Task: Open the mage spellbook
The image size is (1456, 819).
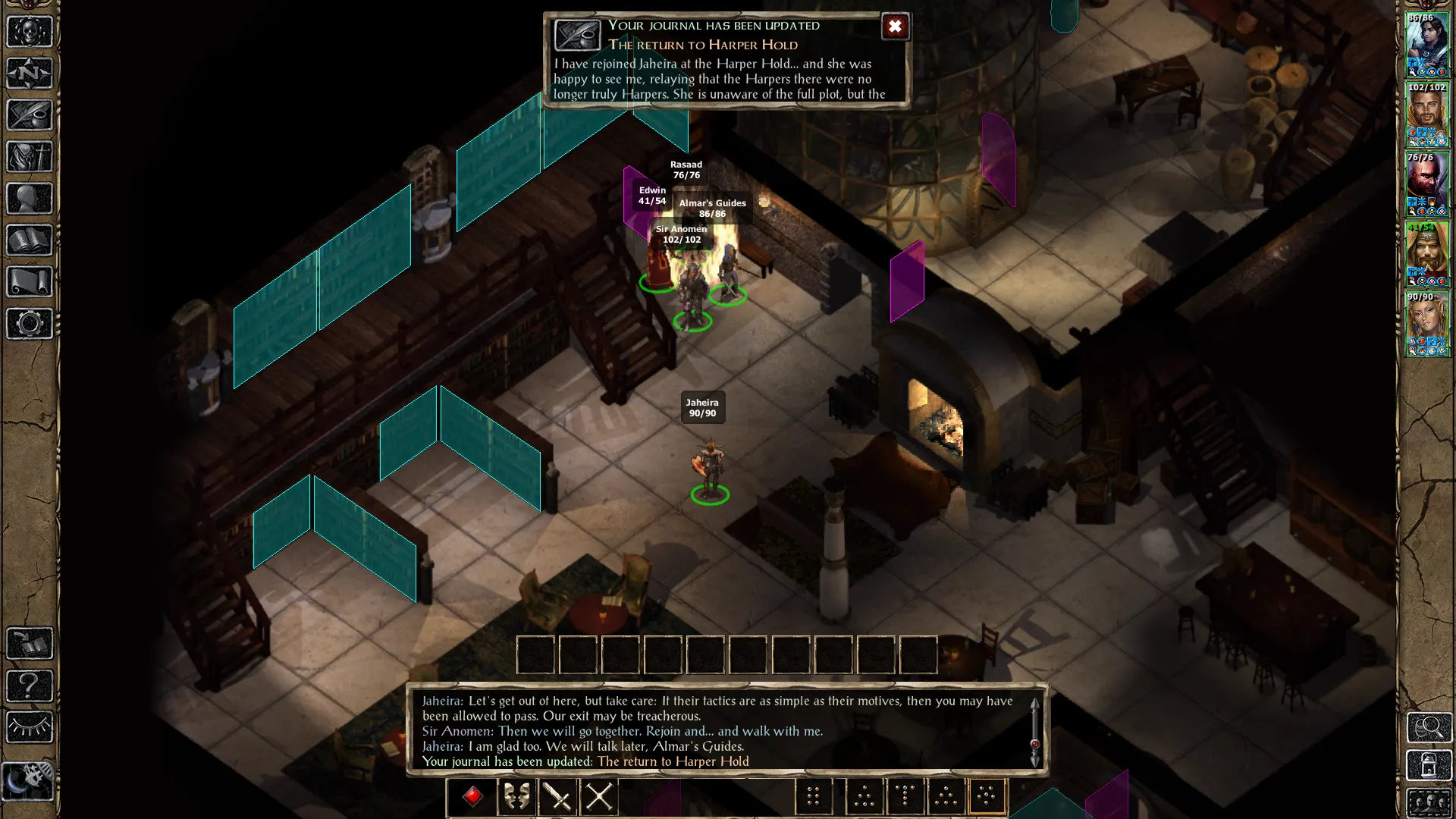Action: pos(30,240)
